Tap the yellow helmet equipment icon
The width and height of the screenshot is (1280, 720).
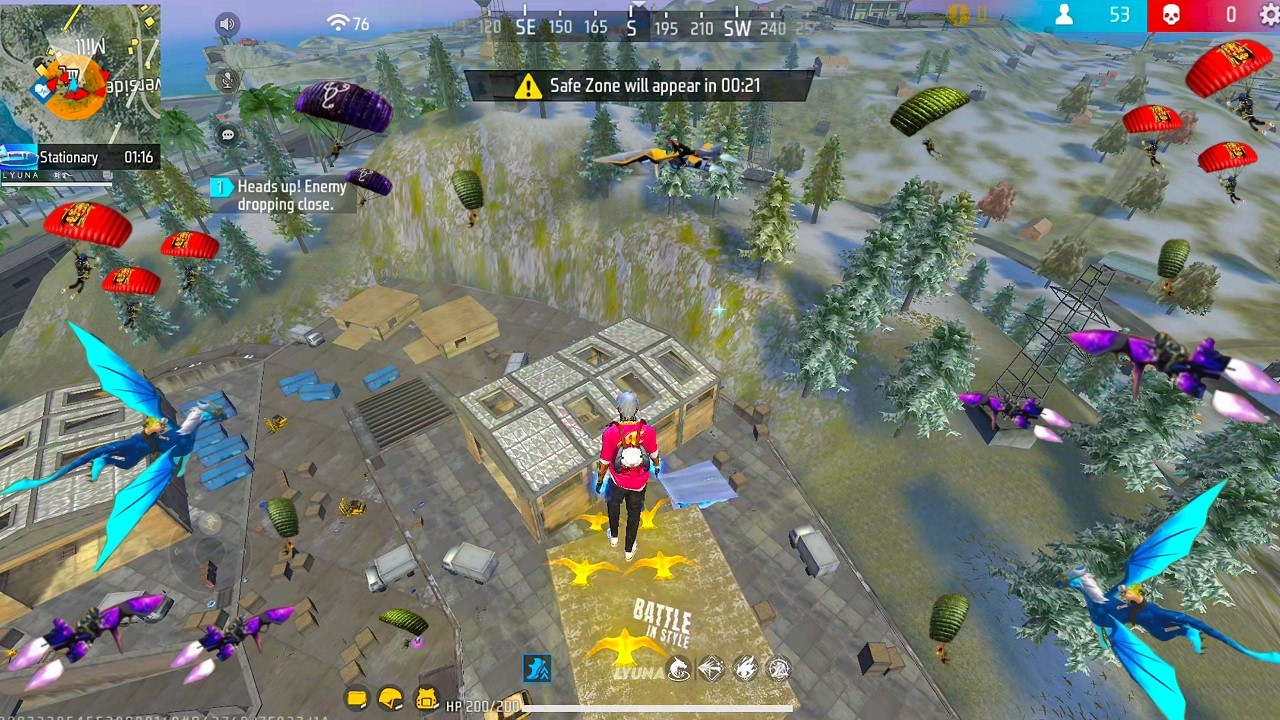click(391, 699)
